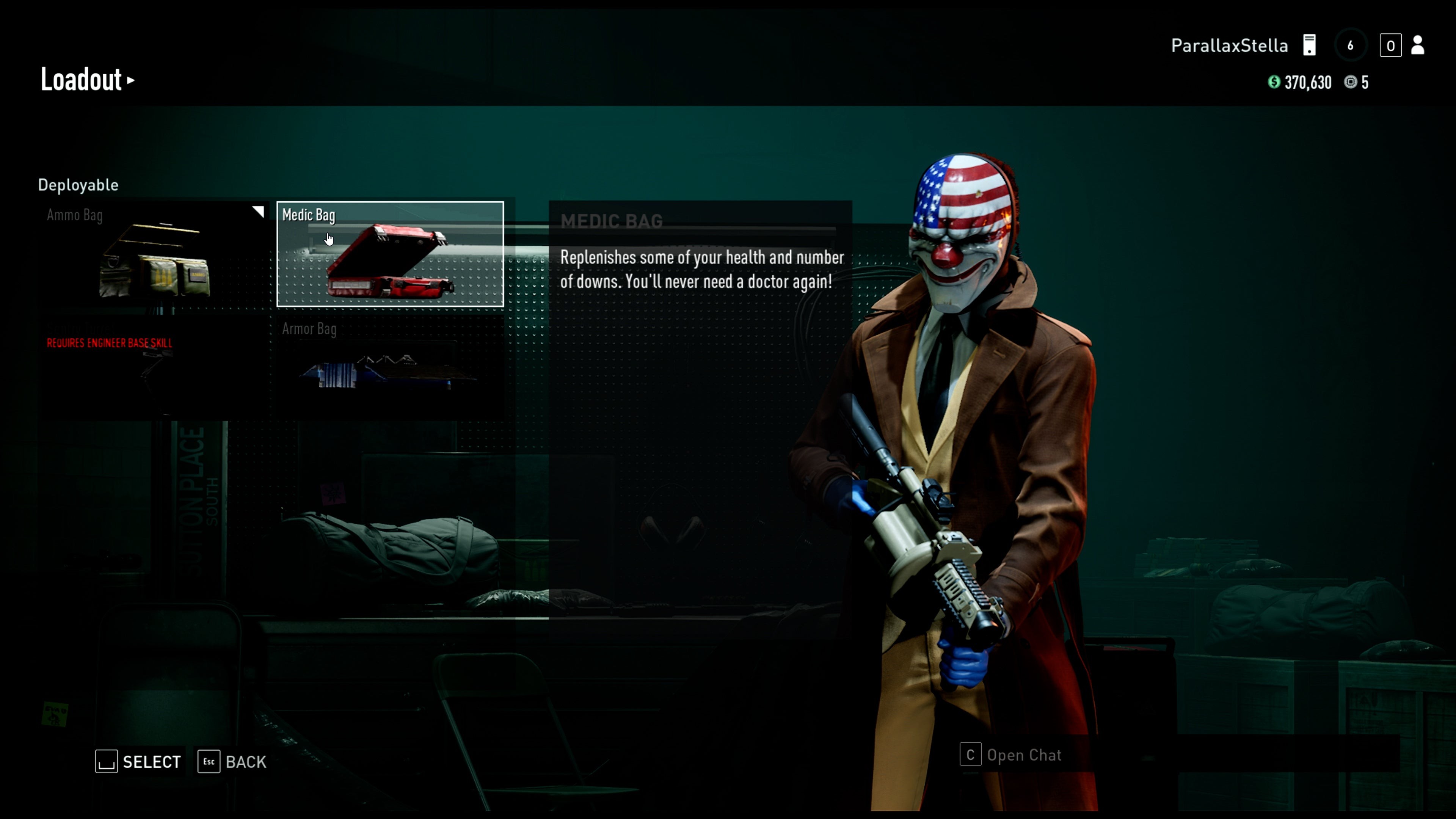Click the infamy level "0" badge
This screenshot has width=1456, height=819.
1391,45
